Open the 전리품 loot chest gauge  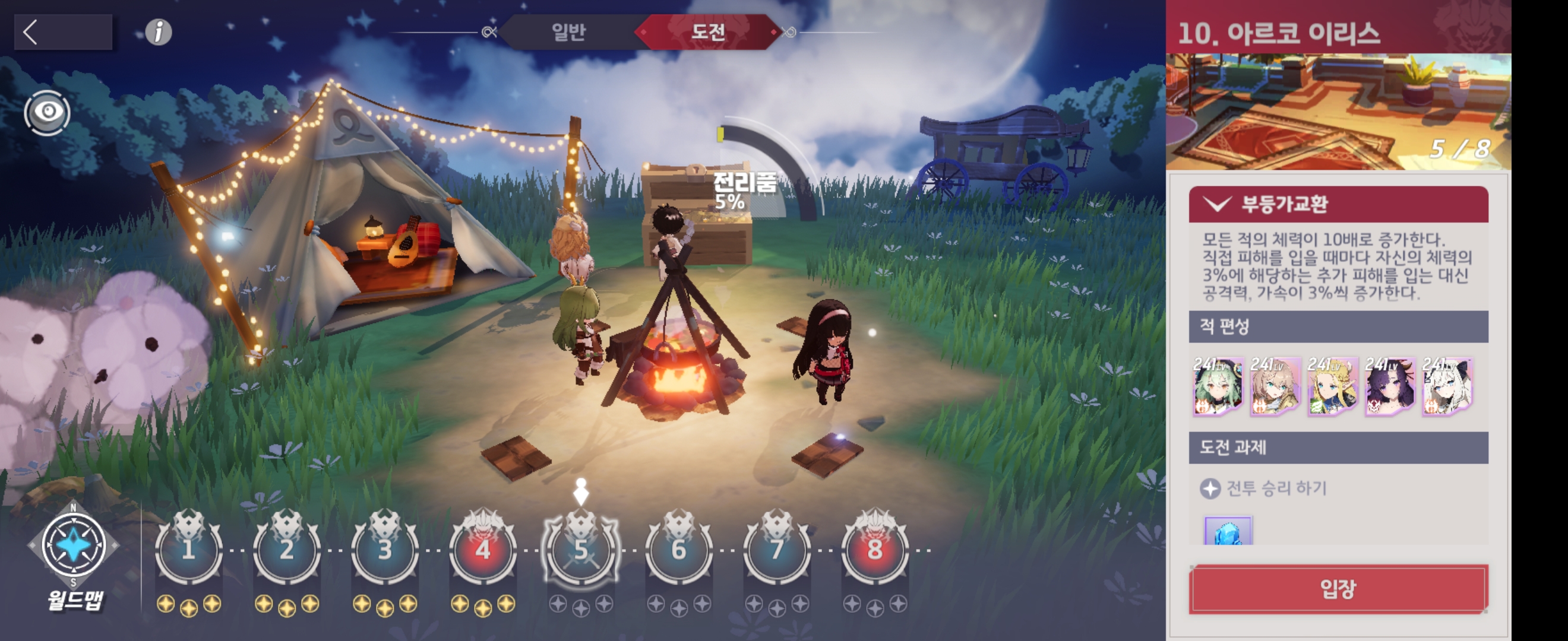tap(744, 190)
